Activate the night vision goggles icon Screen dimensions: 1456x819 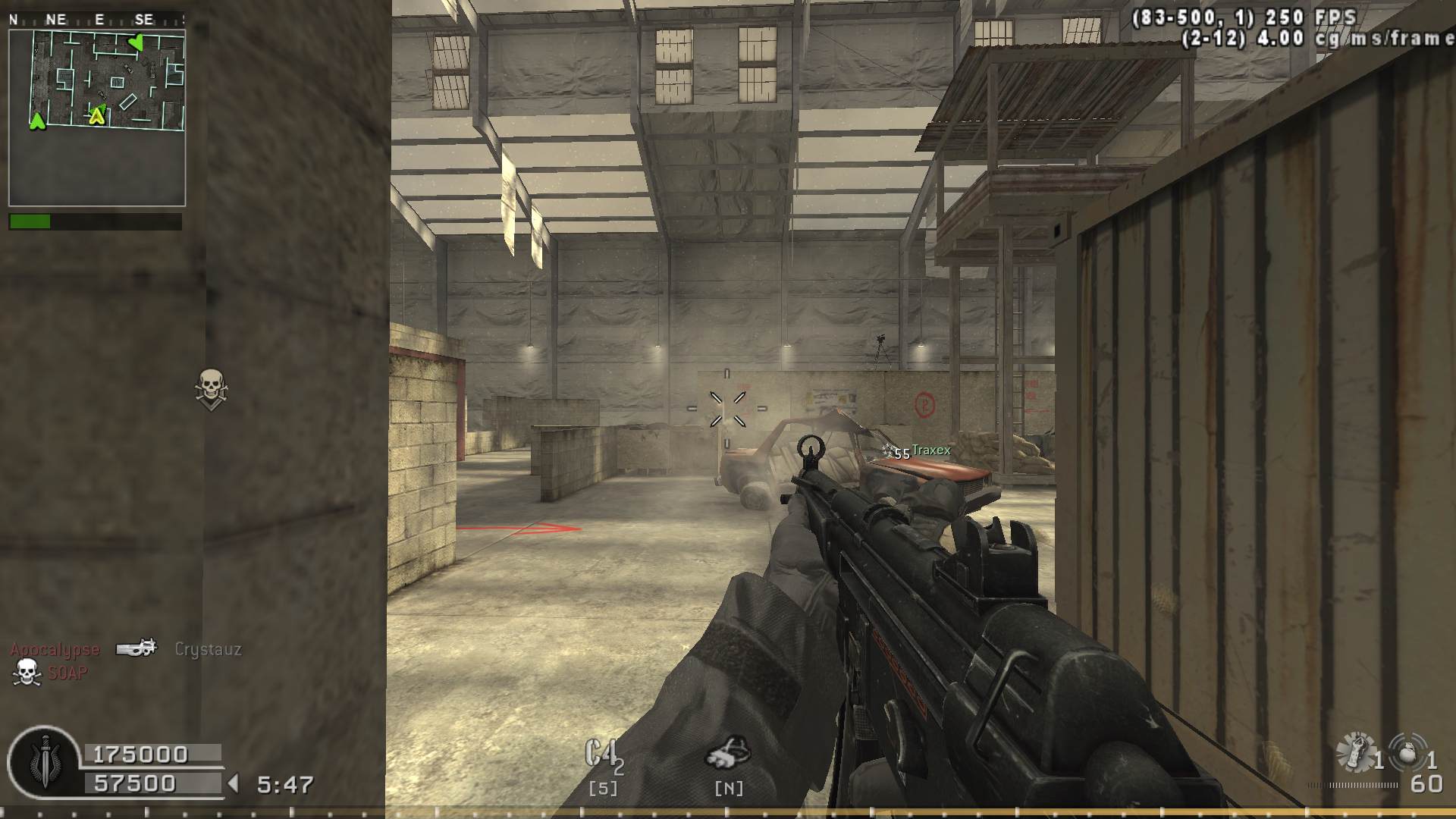pos(727,752)
